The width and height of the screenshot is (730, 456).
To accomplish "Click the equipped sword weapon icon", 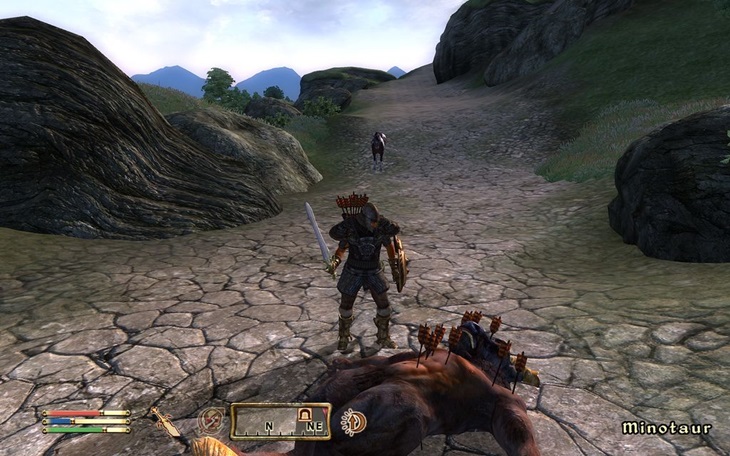I will pyautogui.click(x=164, y=422).
